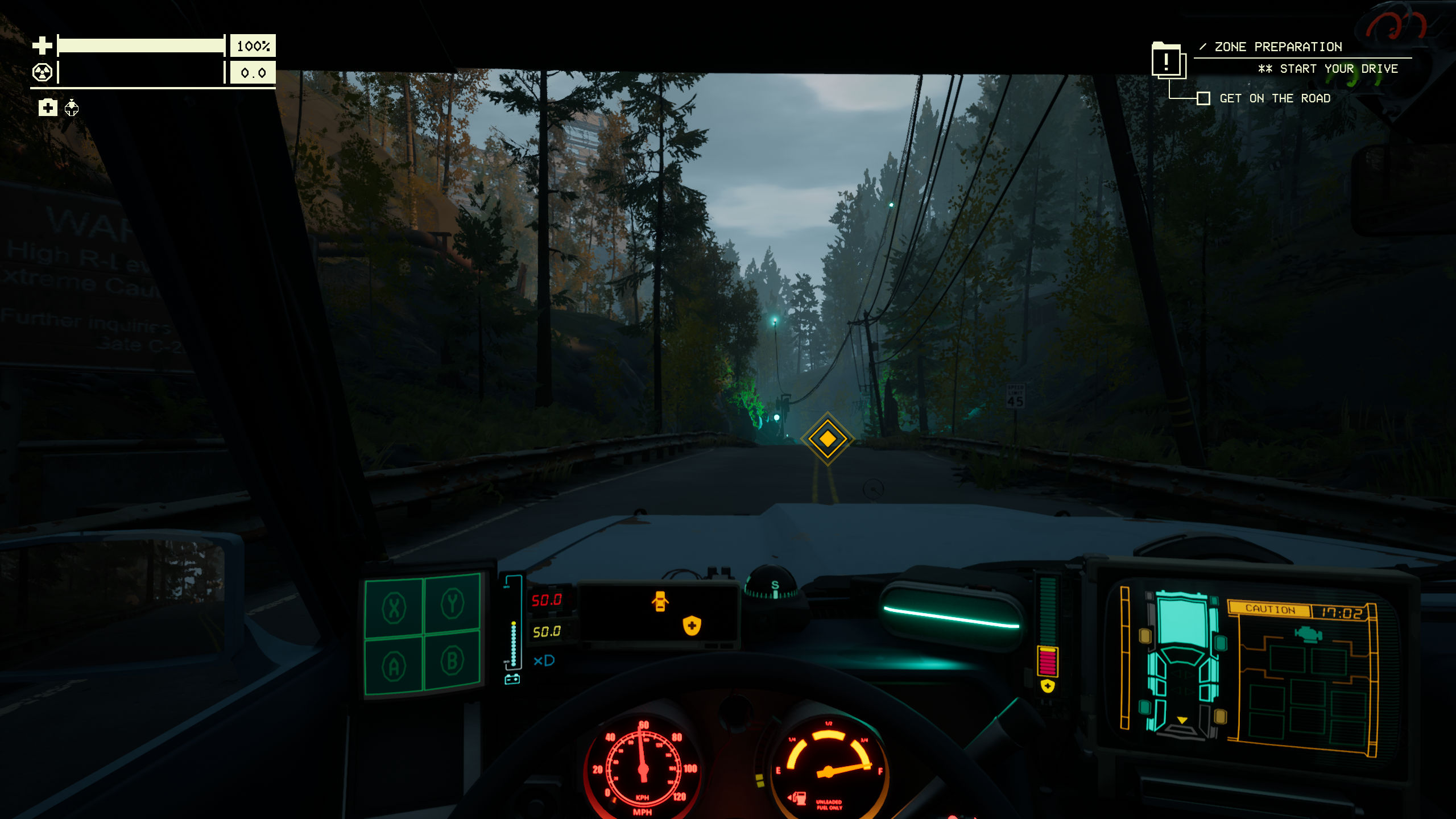
Task: Tap the alert folder icon near Zone Preparation
Action: click(x=1168, y=60)
